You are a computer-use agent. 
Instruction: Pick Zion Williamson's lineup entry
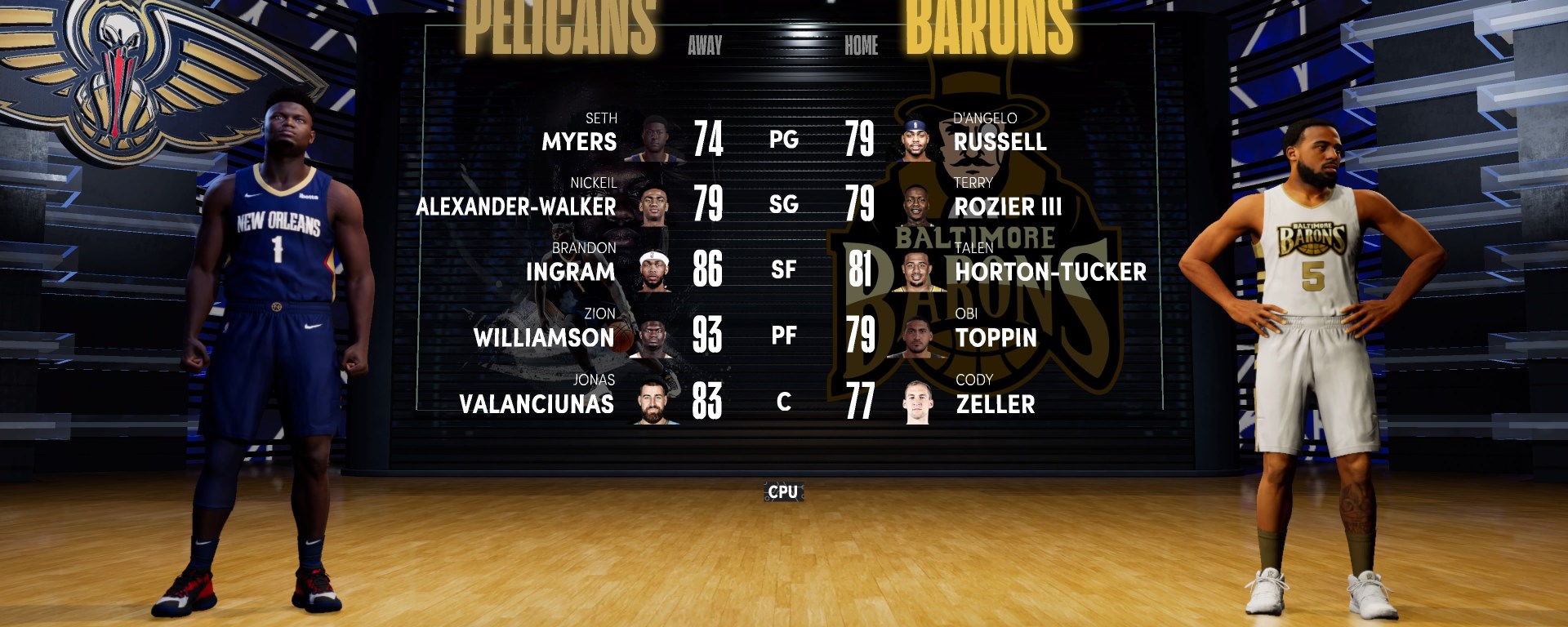[544, 337]
